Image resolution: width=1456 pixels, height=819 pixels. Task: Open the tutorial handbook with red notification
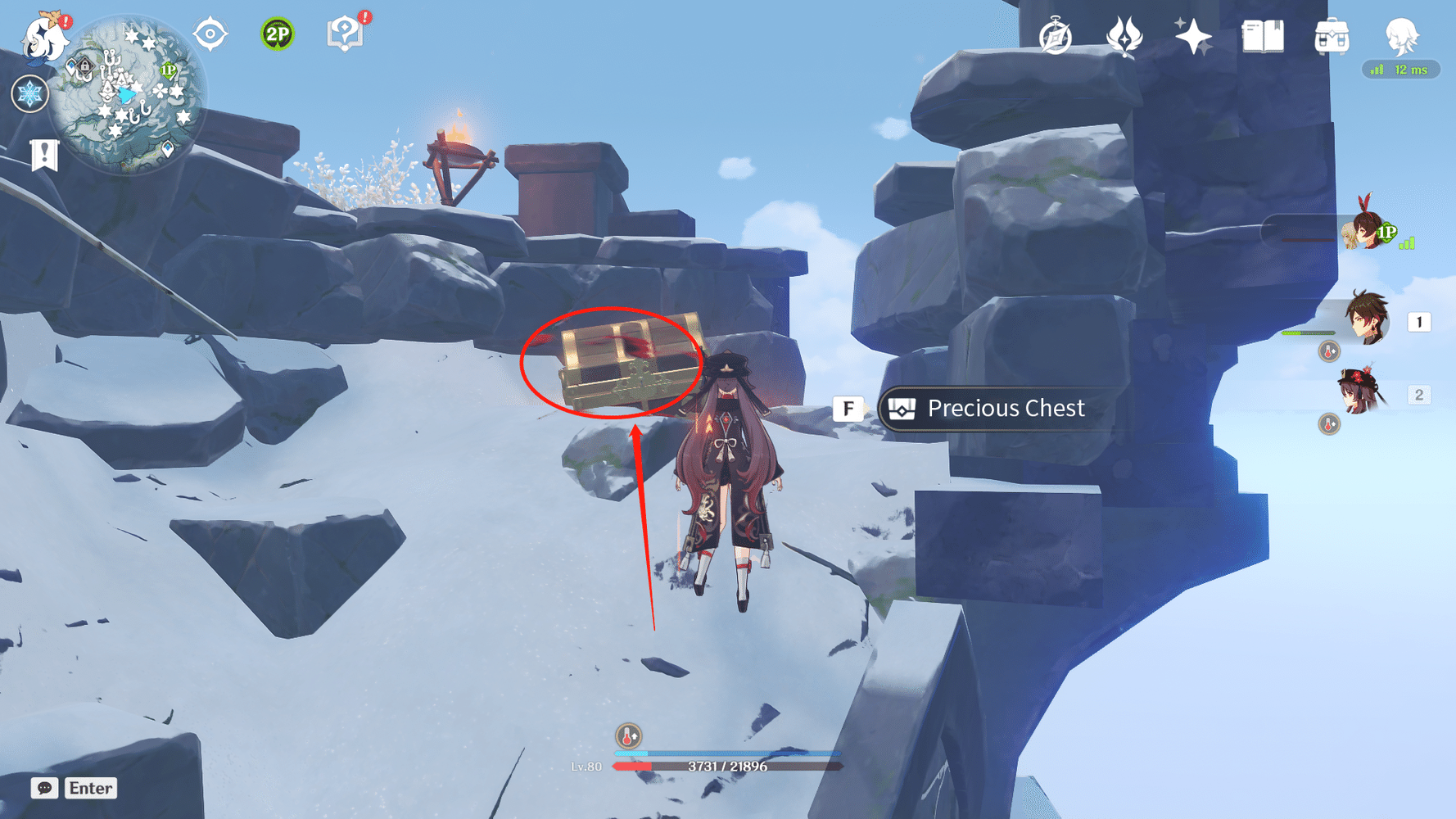point(348,33)
